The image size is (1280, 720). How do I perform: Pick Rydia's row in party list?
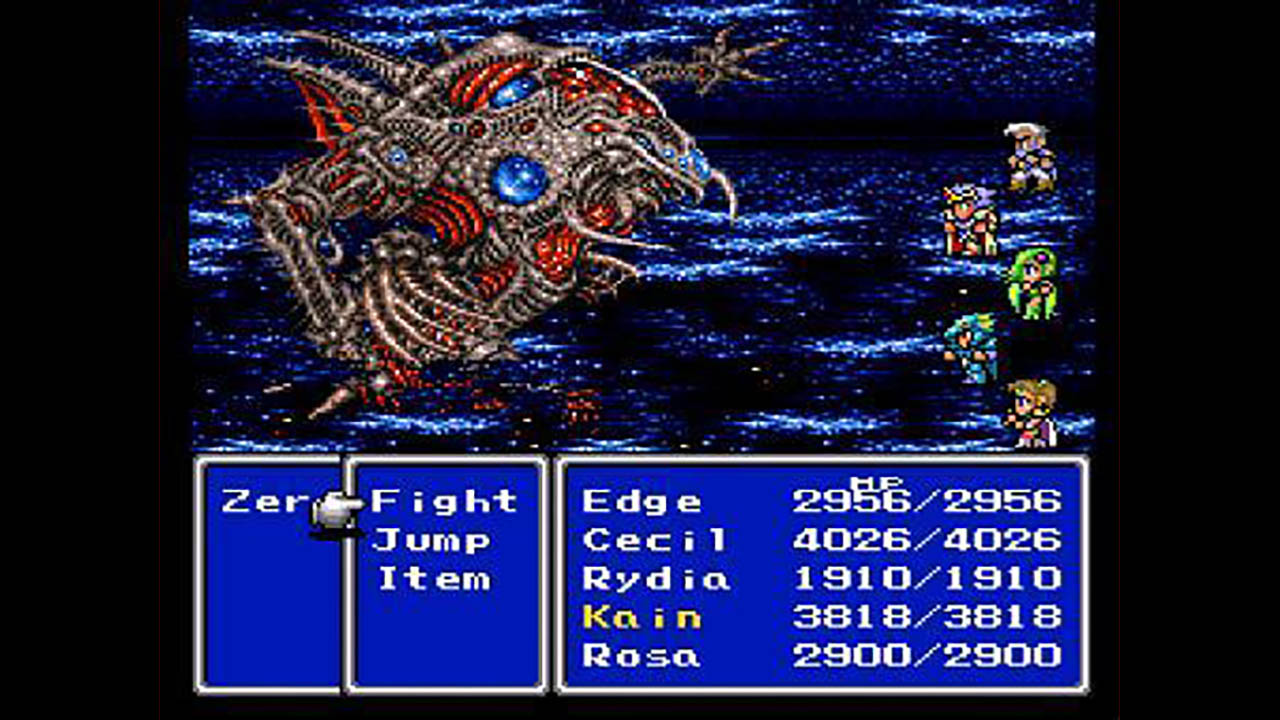pos(656,578)
